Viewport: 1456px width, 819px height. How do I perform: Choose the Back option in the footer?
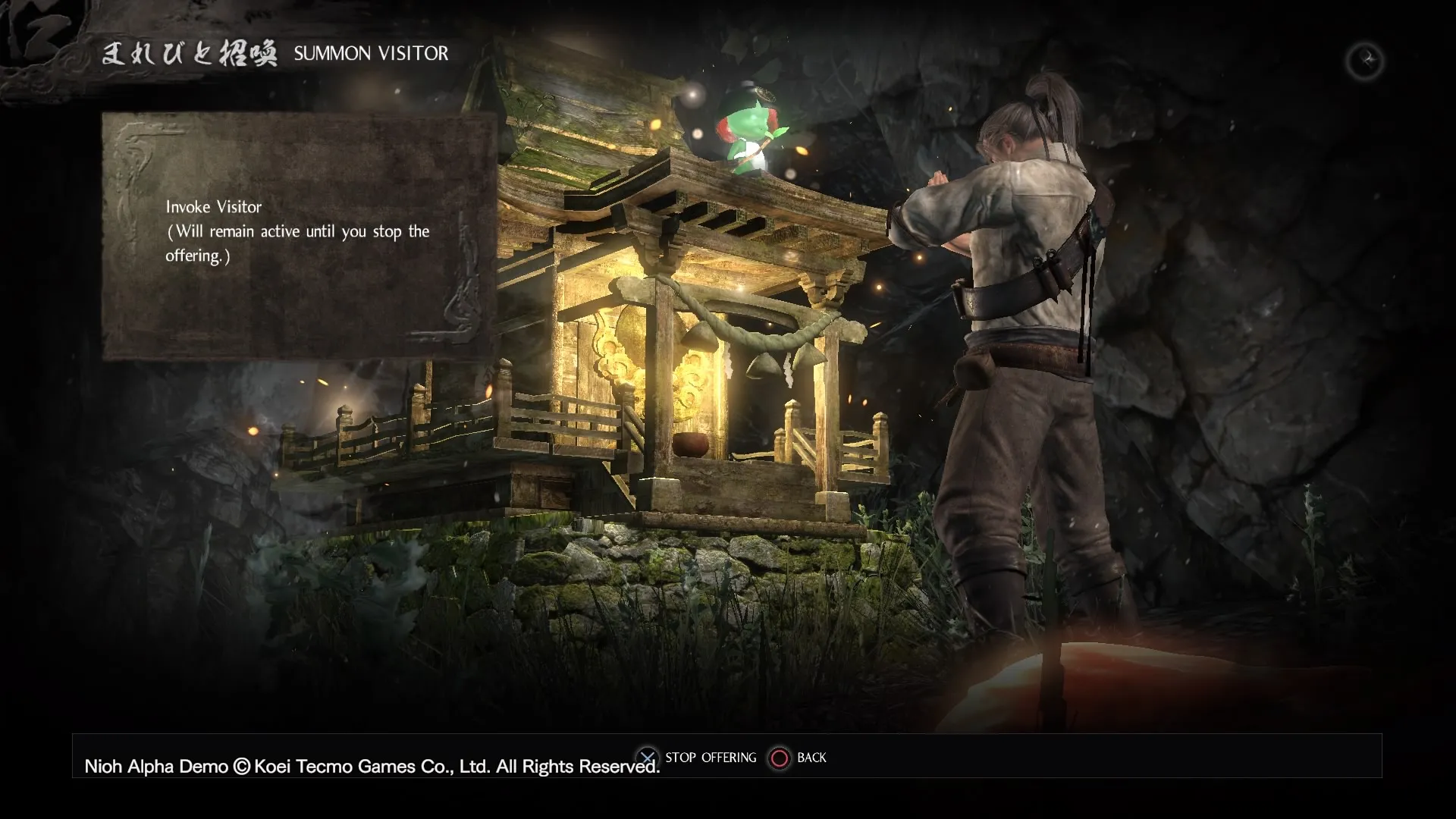tap(811, 758)
